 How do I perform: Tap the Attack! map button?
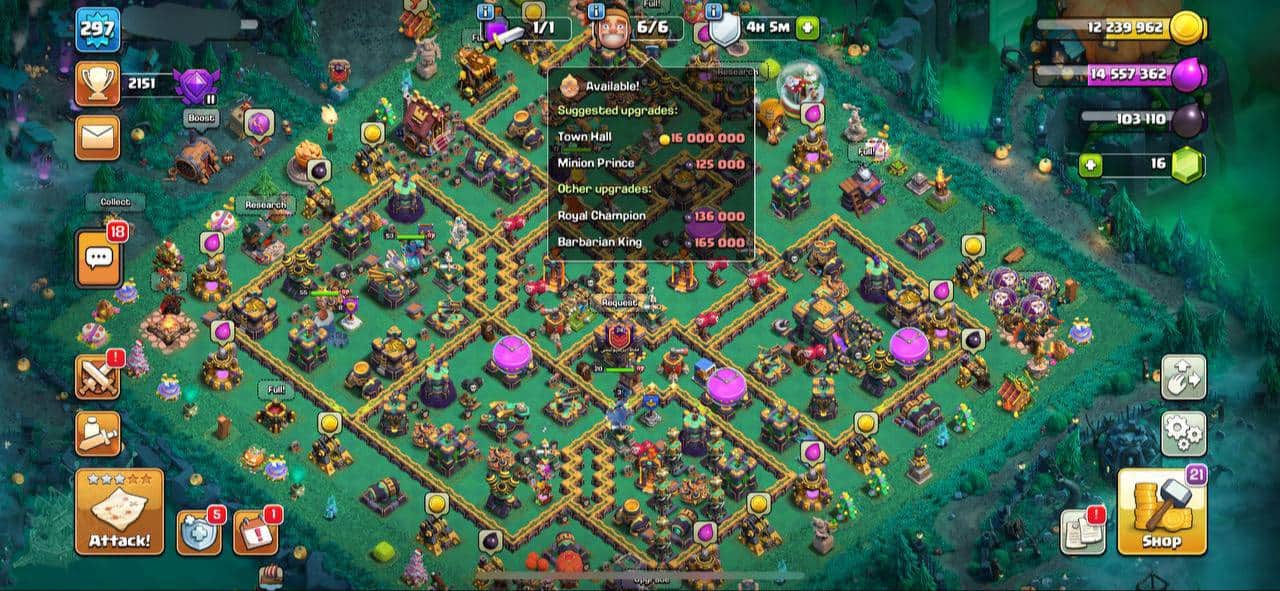point(119,512)
